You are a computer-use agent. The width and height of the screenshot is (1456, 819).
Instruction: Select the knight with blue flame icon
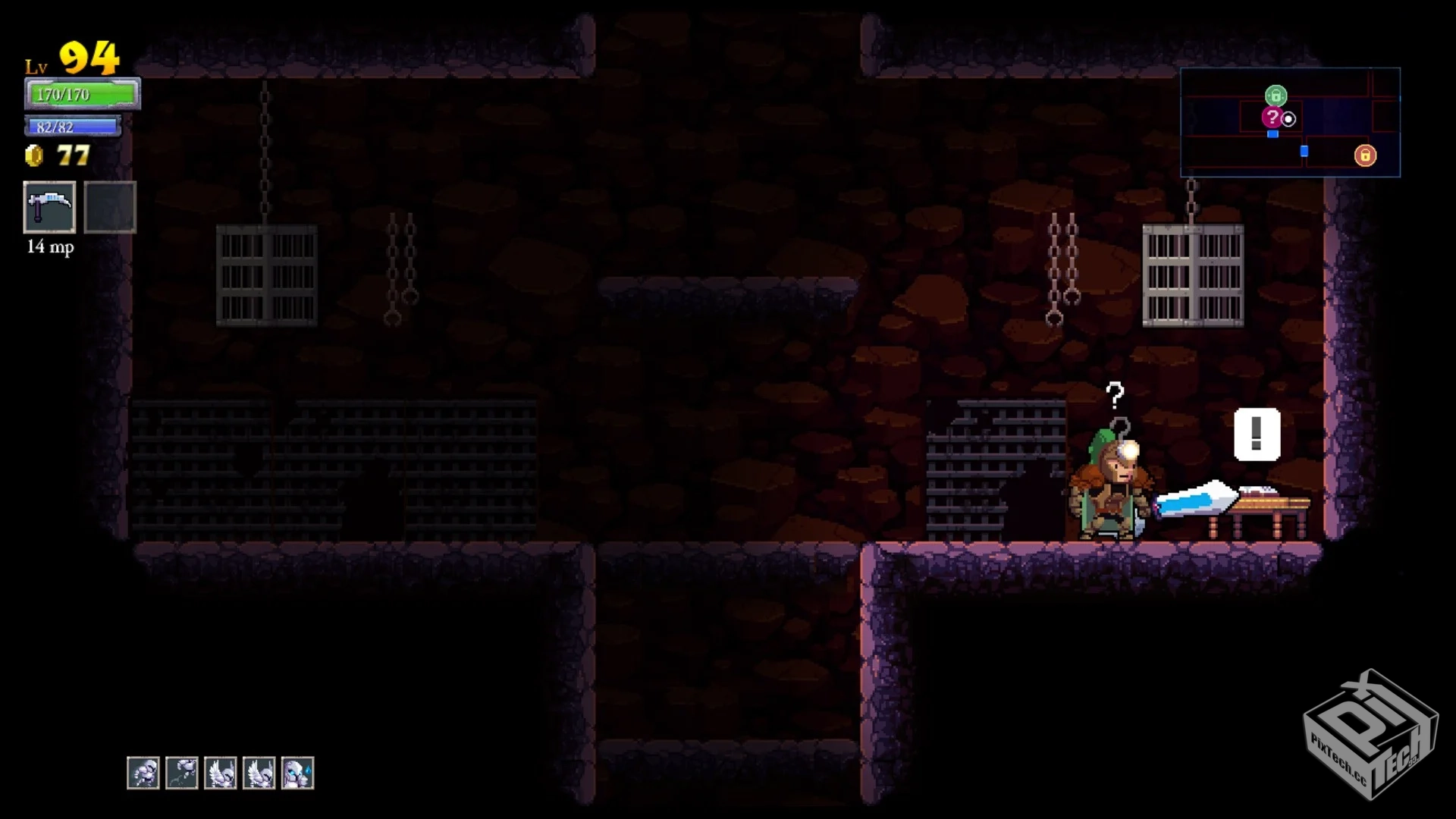tap(297, 773)
